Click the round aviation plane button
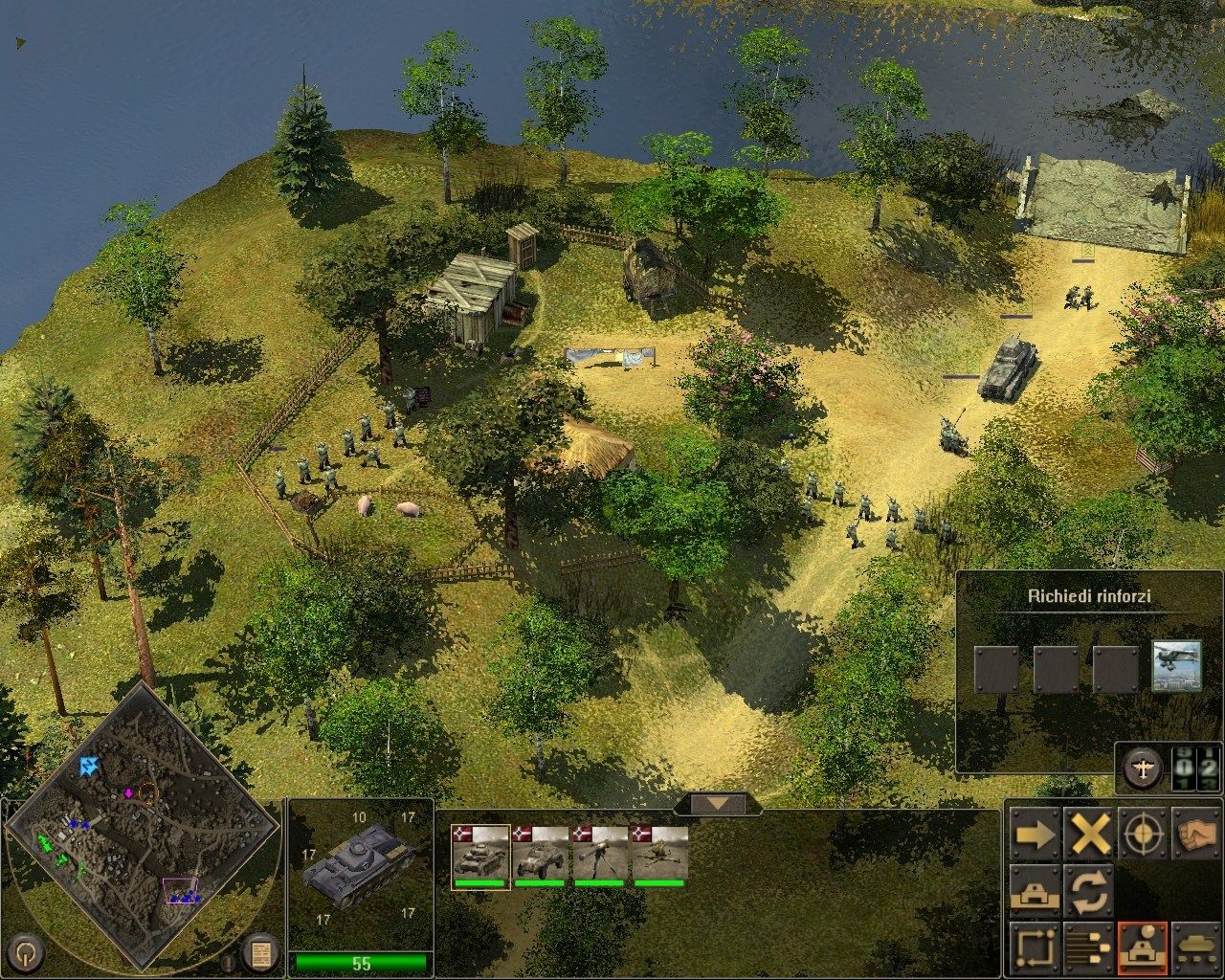The height and width of the screenshot is (980, 1225). click(1143, 767)
